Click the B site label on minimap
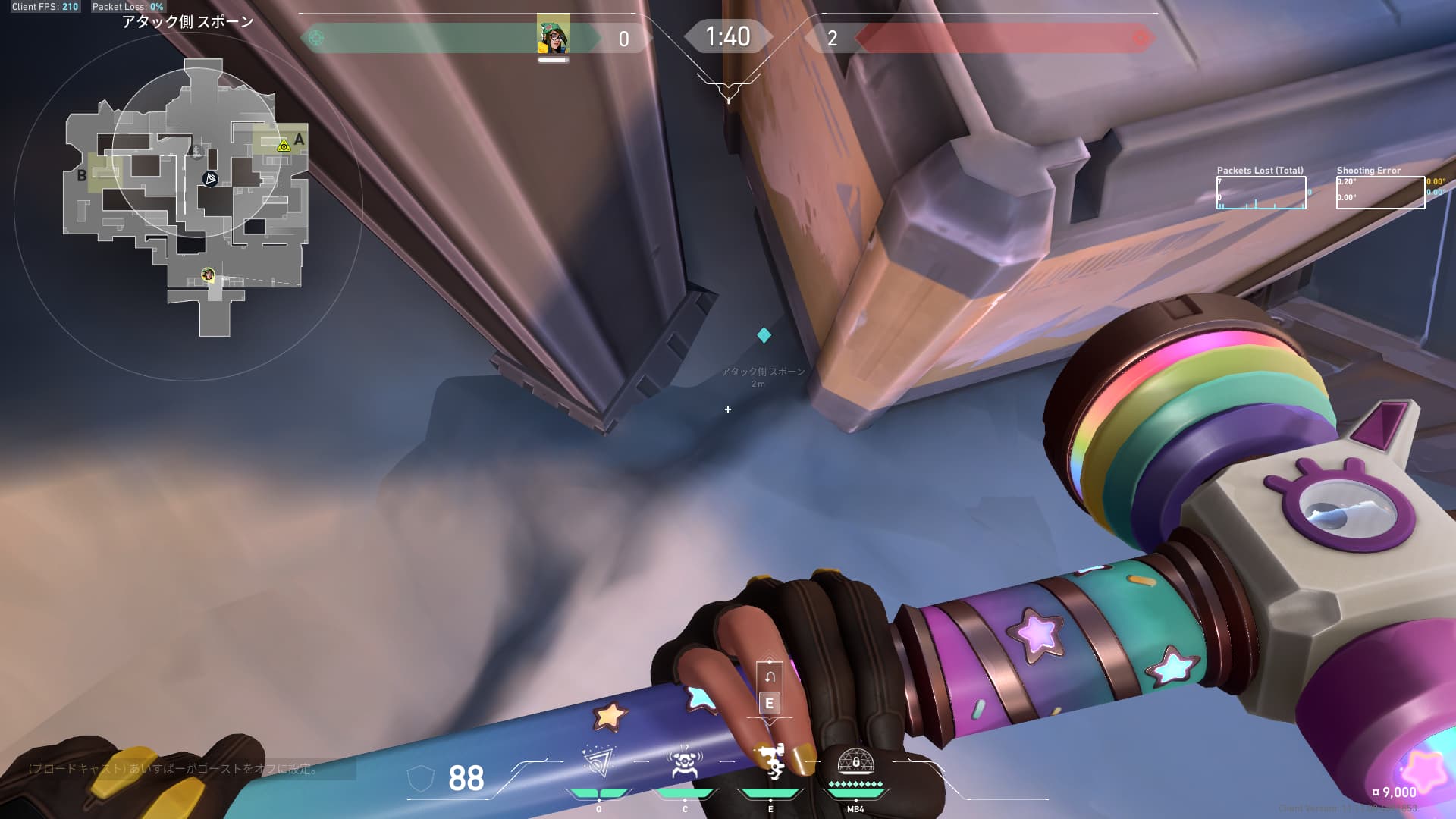Image resolution: width=1456 pixels, height=819 pixels. (82, 176)
